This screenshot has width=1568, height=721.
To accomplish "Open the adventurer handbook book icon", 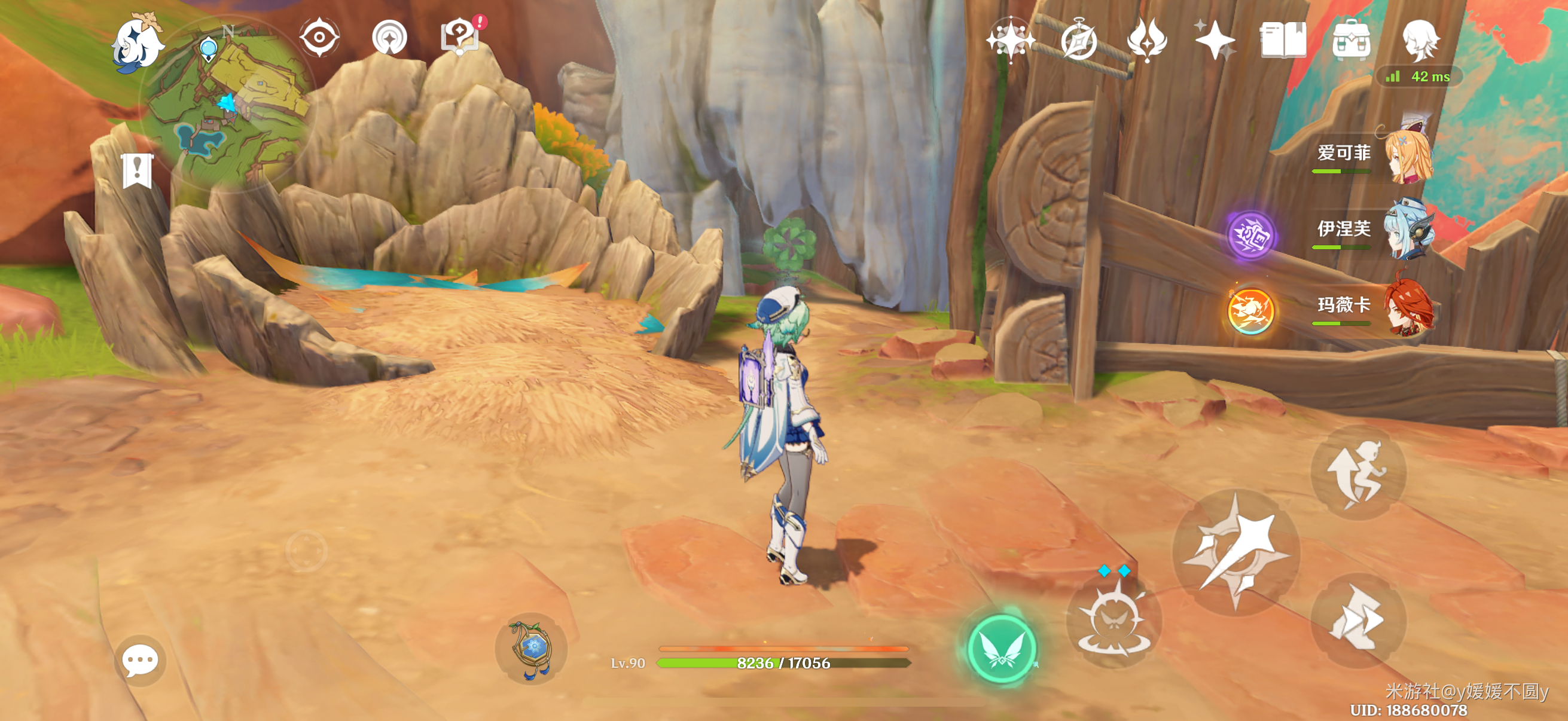I will pyautogui.click(x=1283, y=40).
